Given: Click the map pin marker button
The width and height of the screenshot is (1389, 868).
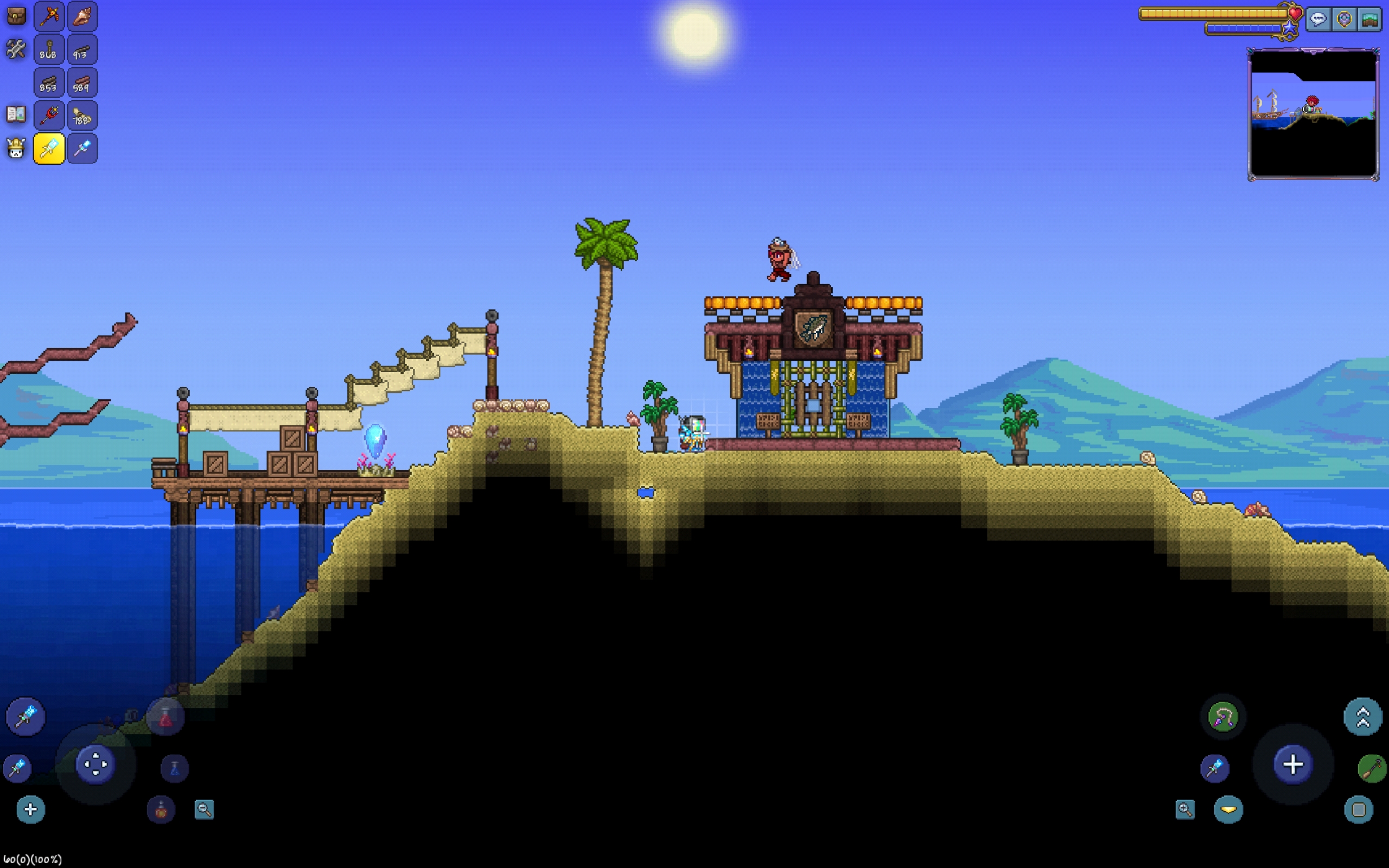Looking at the screenshot, I should tap(1343, 20).
